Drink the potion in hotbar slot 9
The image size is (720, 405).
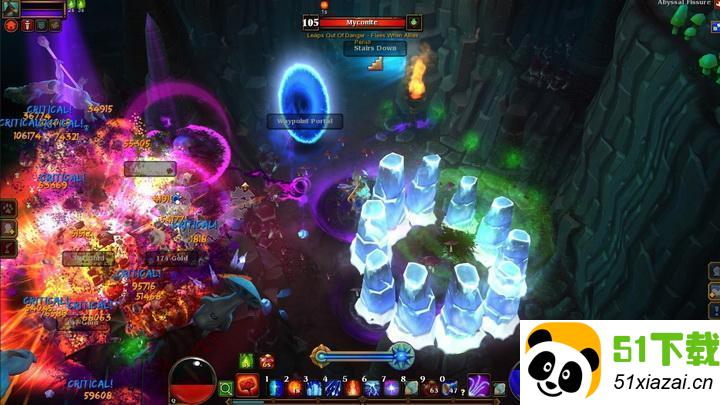pos(430,386)
